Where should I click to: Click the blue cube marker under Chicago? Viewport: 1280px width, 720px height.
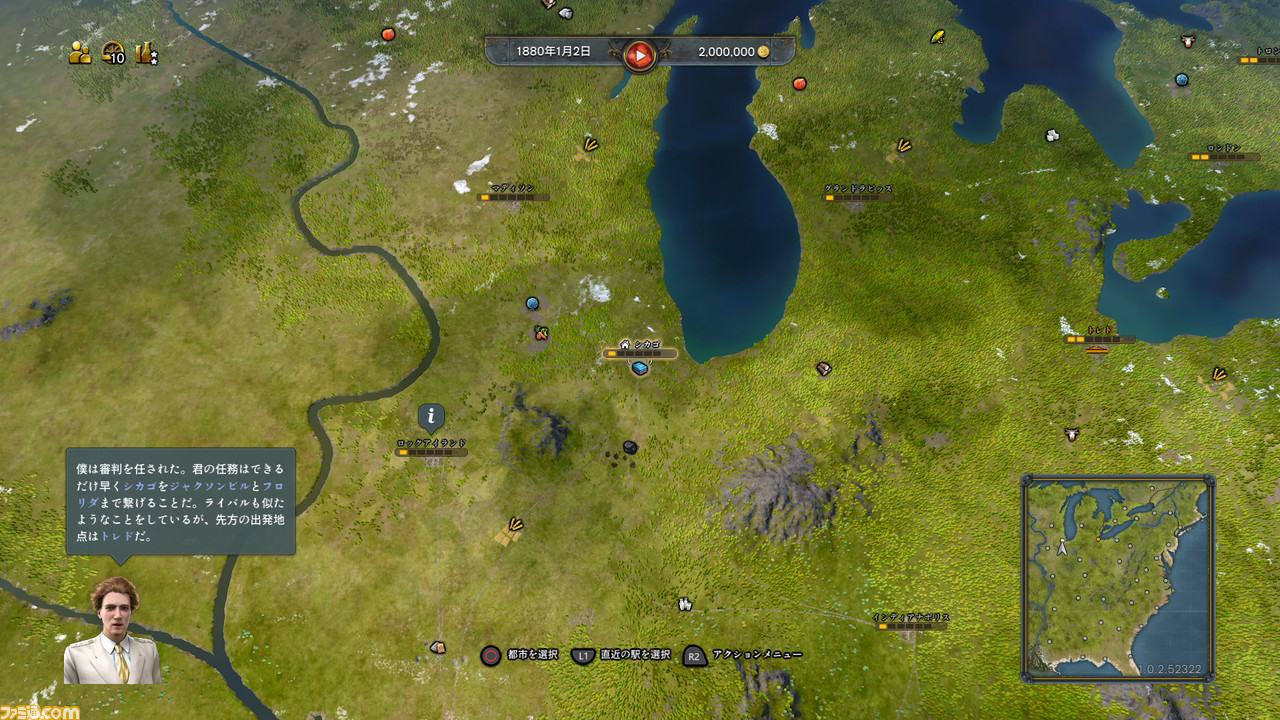point(640,368)
